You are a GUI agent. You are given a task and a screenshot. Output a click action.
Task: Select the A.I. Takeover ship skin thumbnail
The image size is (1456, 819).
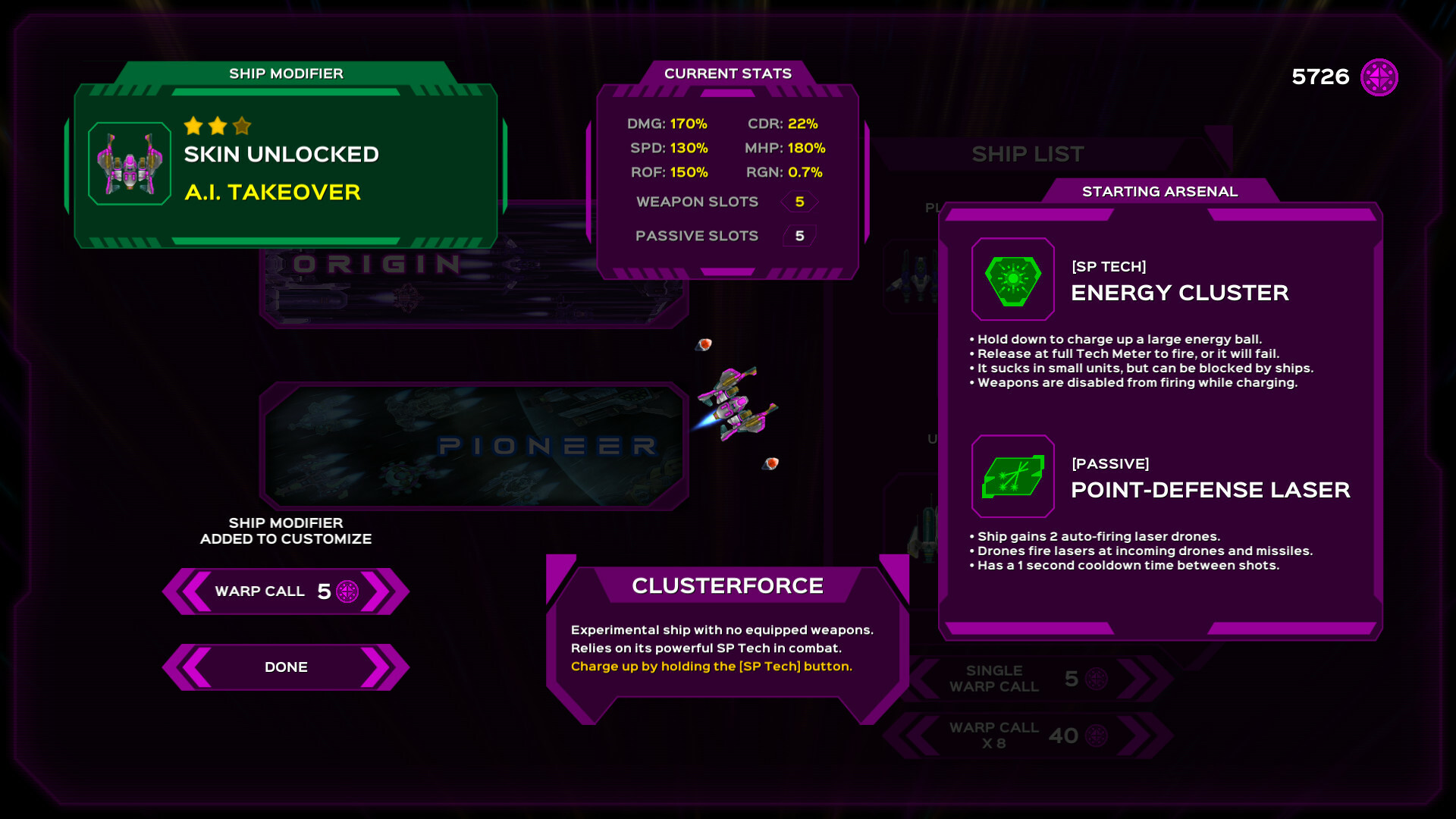[x=129, y=162]
